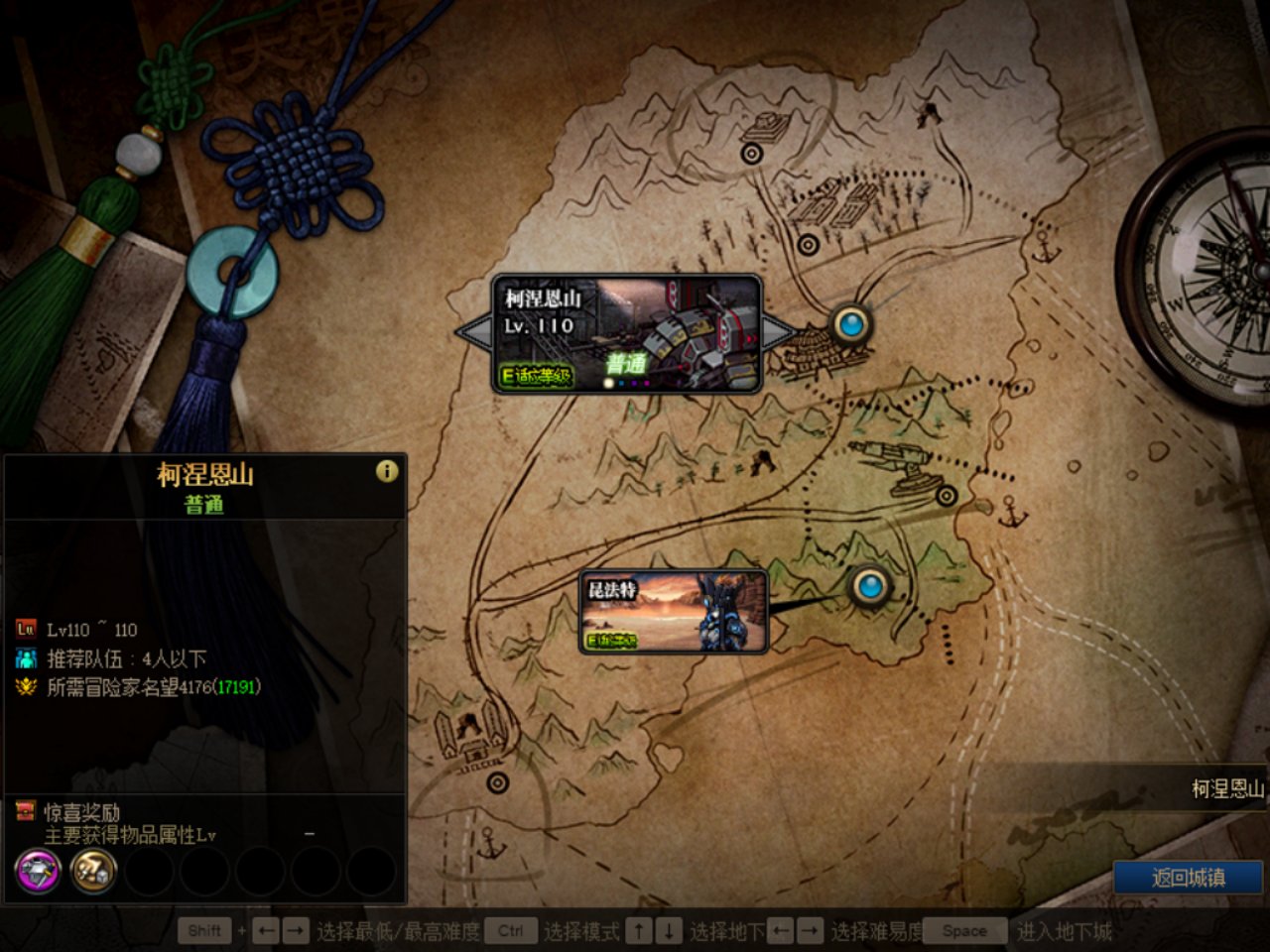Return to town with 返回城镇 button

point(1188,878)
